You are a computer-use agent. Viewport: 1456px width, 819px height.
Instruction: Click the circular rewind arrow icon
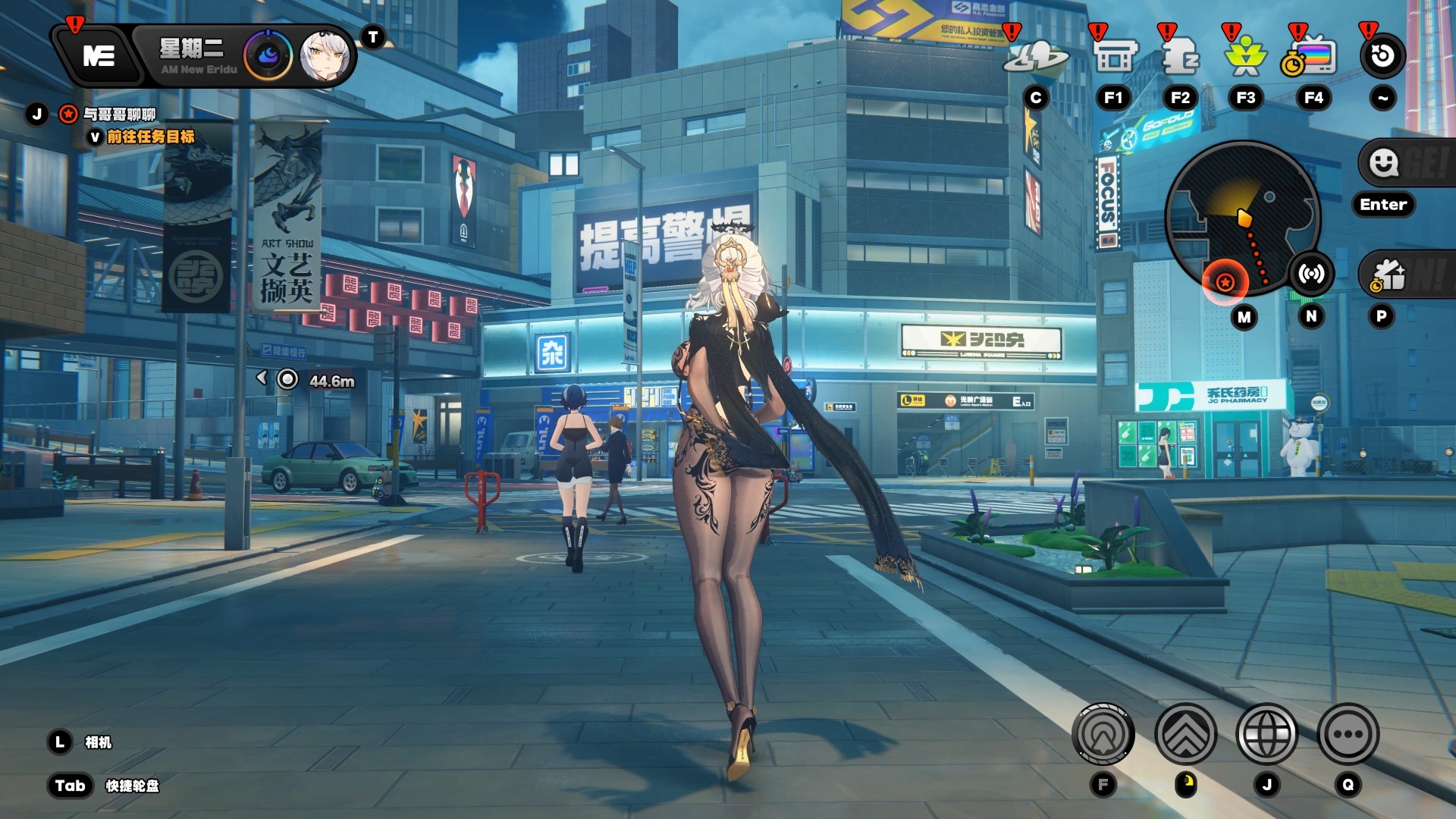[x=1382, y=55]
